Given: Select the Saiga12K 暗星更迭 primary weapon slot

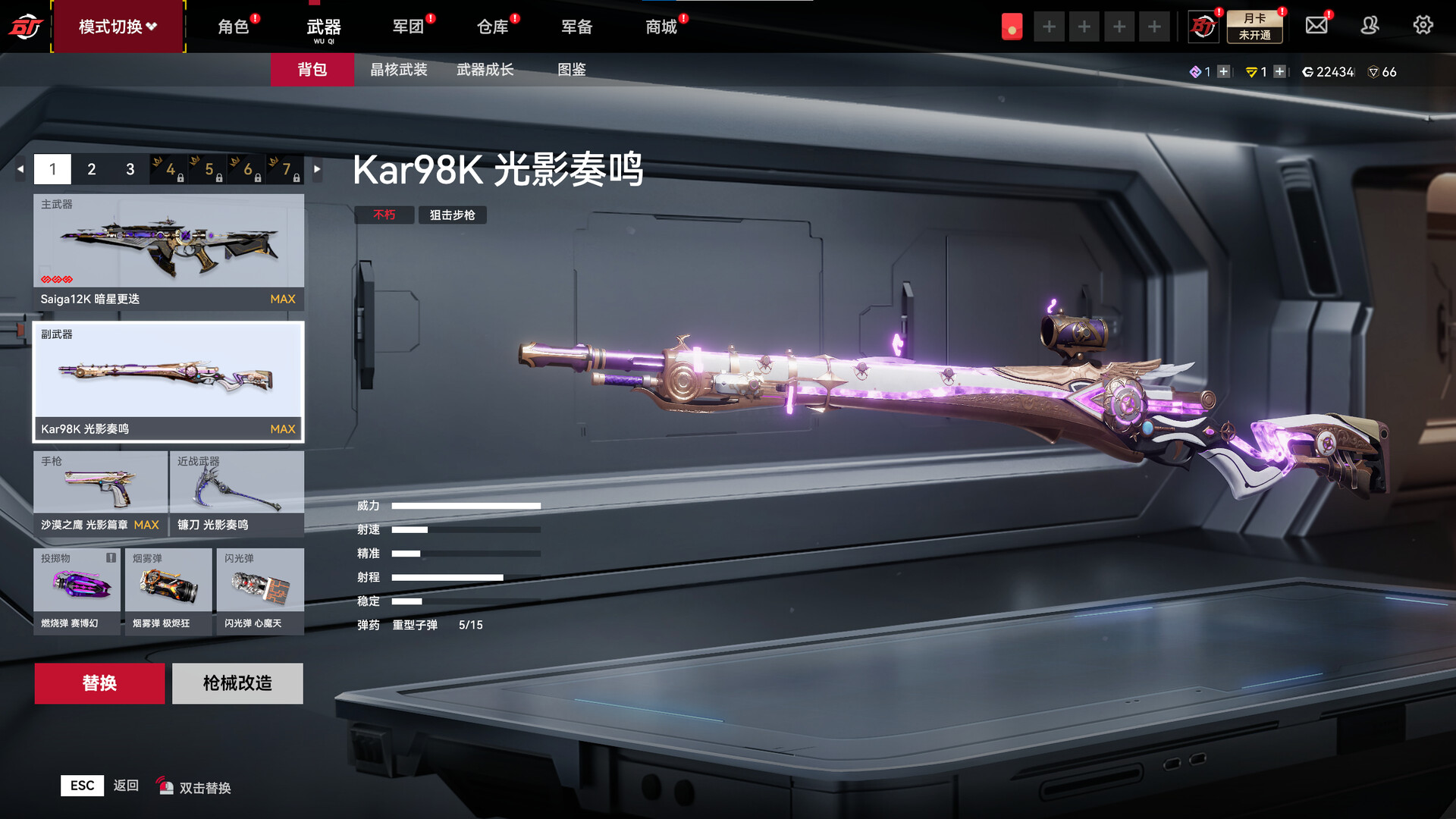Looking at the screenshot, I should (168, 252).
